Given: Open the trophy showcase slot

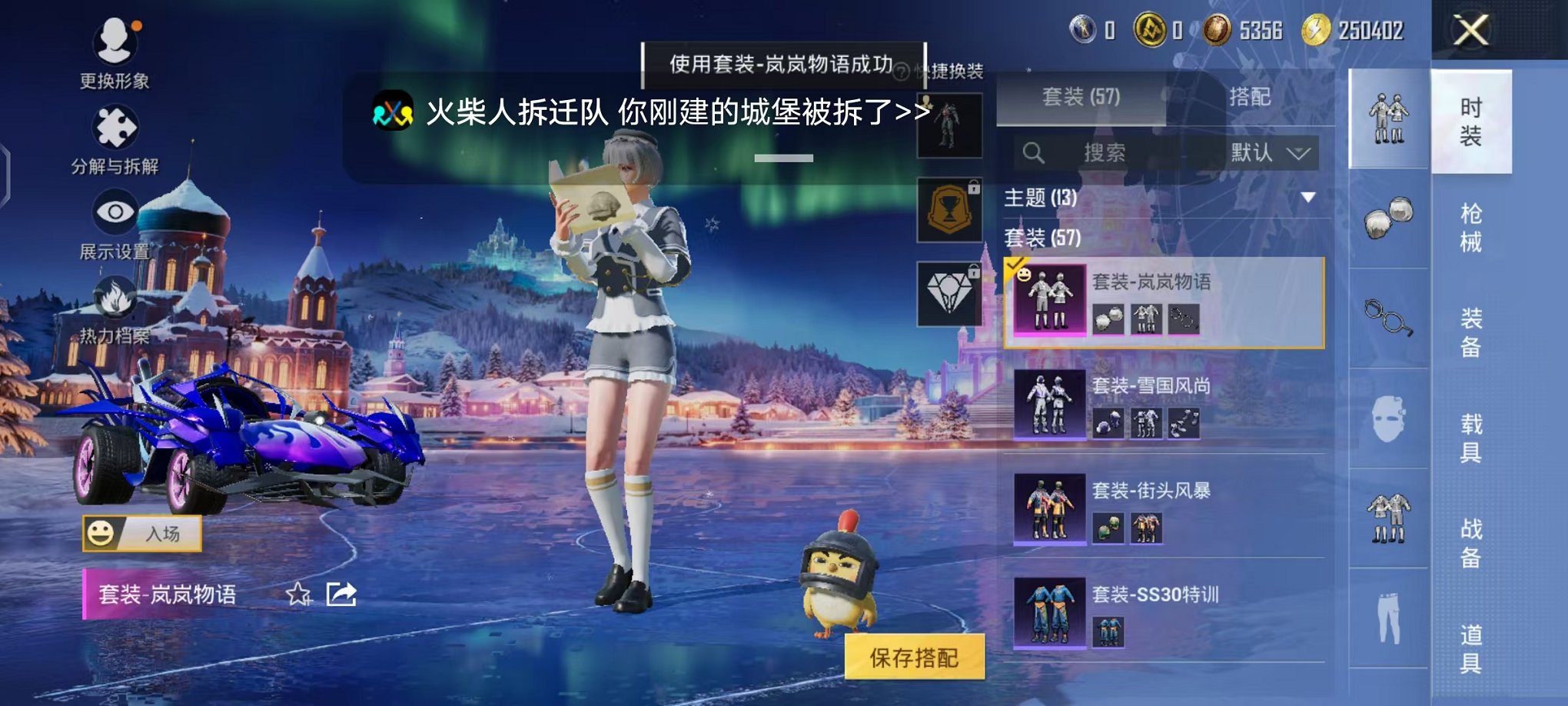Looking at the screenshot, I should (x=950, y=209).
